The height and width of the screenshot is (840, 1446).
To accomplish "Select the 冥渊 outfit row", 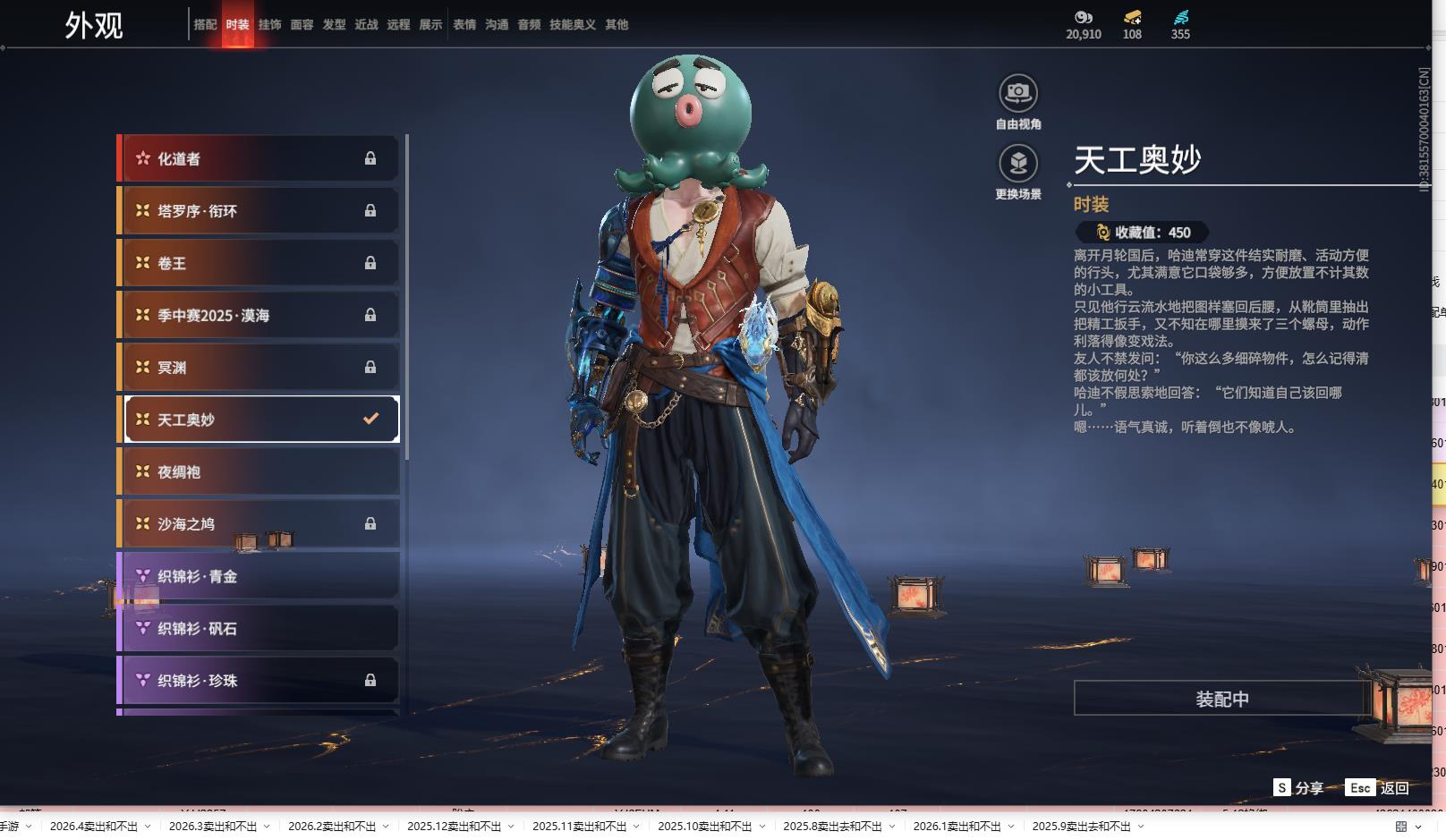I will tap(258, 368).
